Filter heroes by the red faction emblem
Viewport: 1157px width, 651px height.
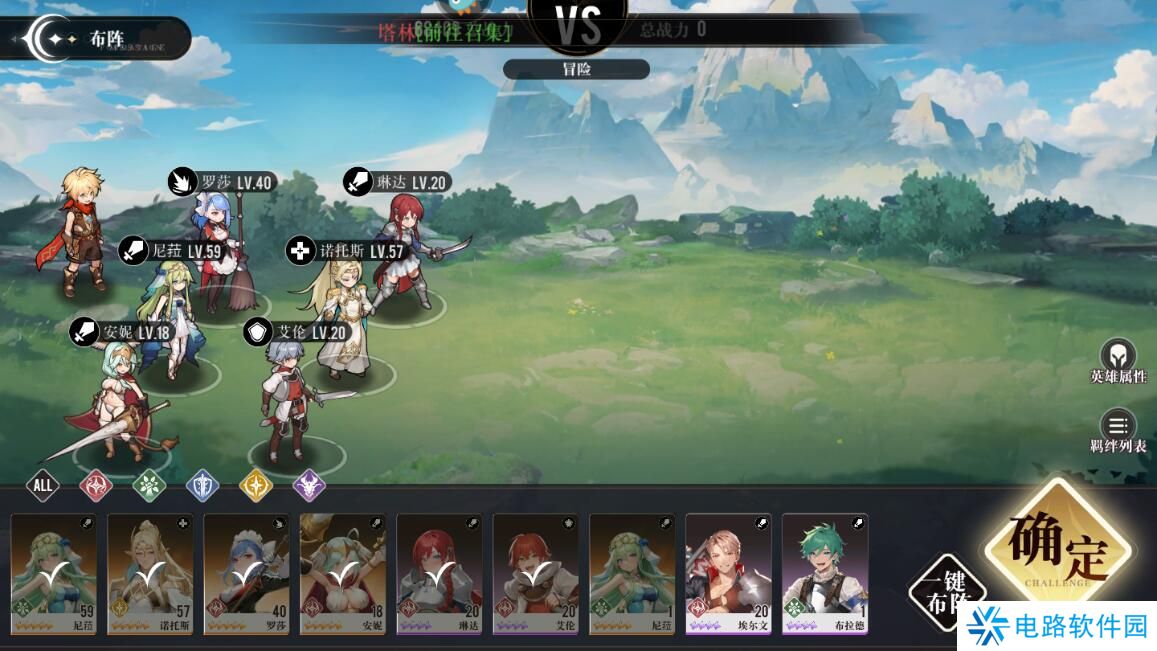pyautogui.click(x=96, y=486)
